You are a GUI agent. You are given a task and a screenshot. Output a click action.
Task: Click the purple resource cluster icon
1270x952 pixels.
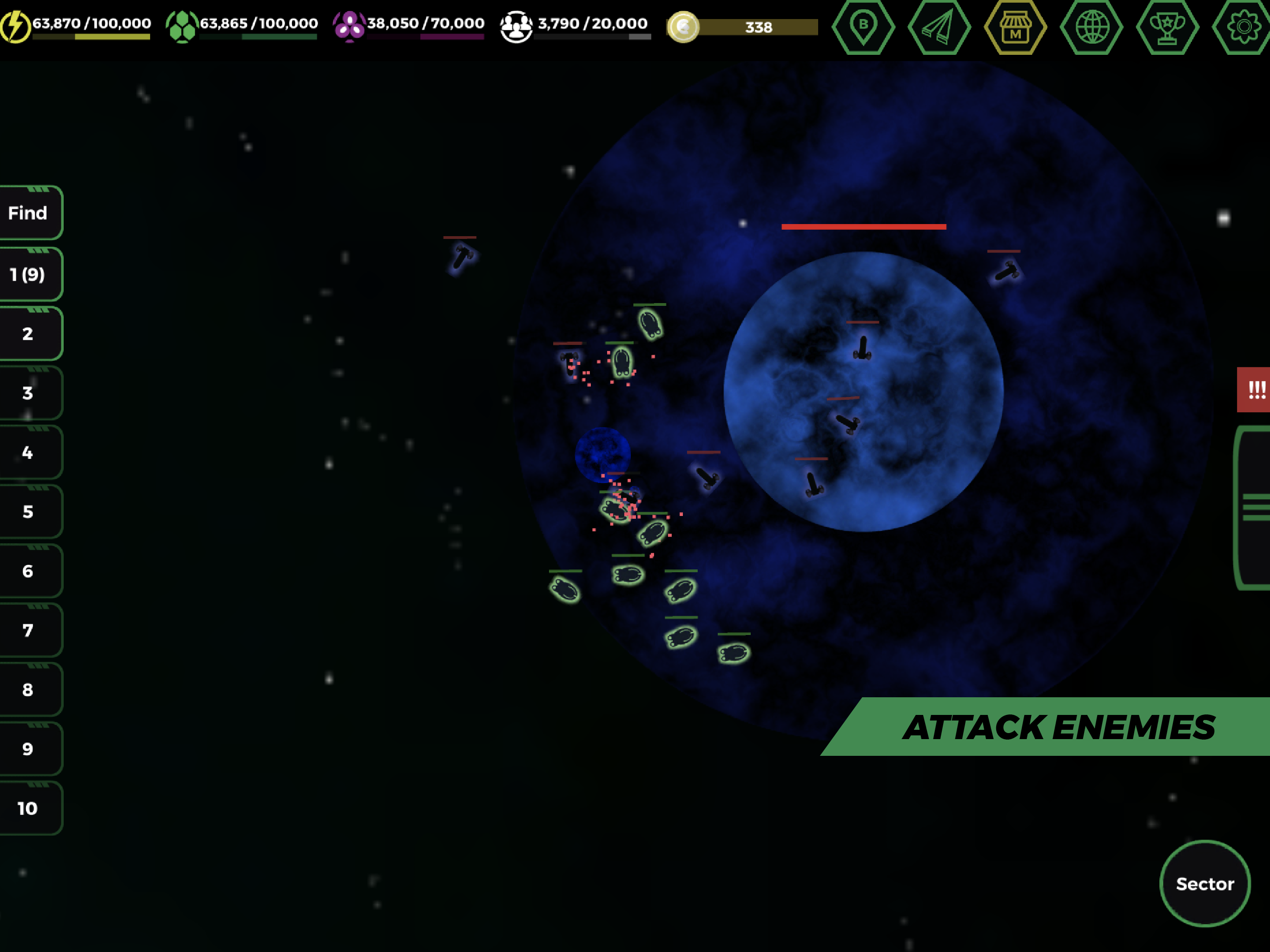point(350,24)
